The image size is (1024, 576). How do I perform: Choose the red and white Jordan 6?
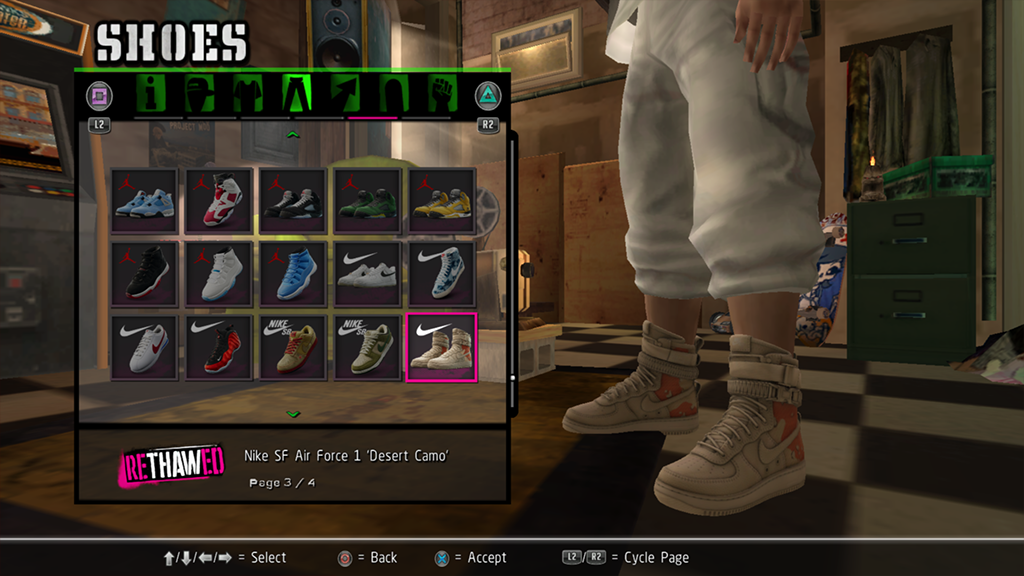pyautogui.click(x=219, y=201)
